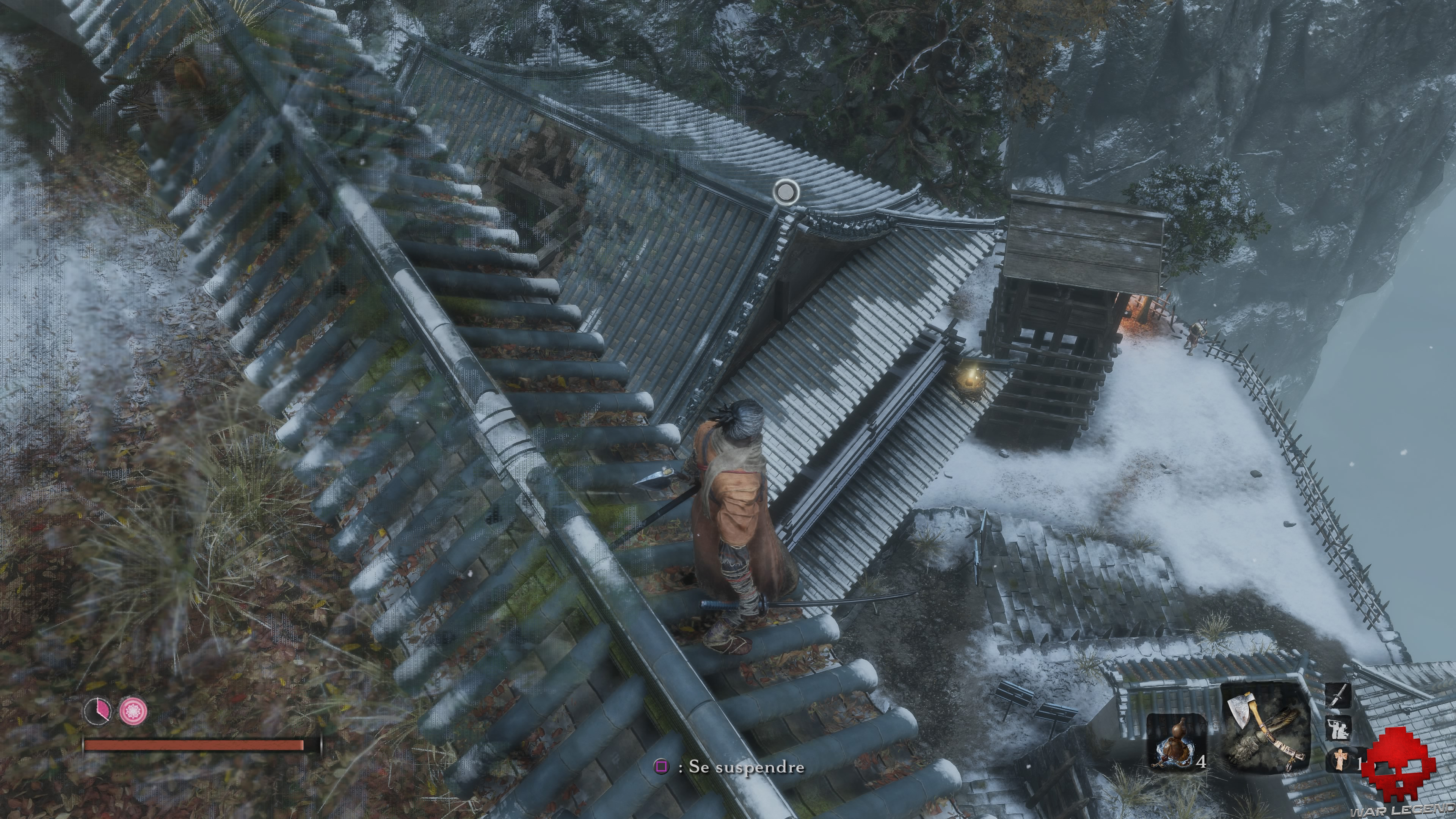Click the sakura flower resurrection icon
The width and height of the screenshot is (1456, 819).
coord(133,711)
